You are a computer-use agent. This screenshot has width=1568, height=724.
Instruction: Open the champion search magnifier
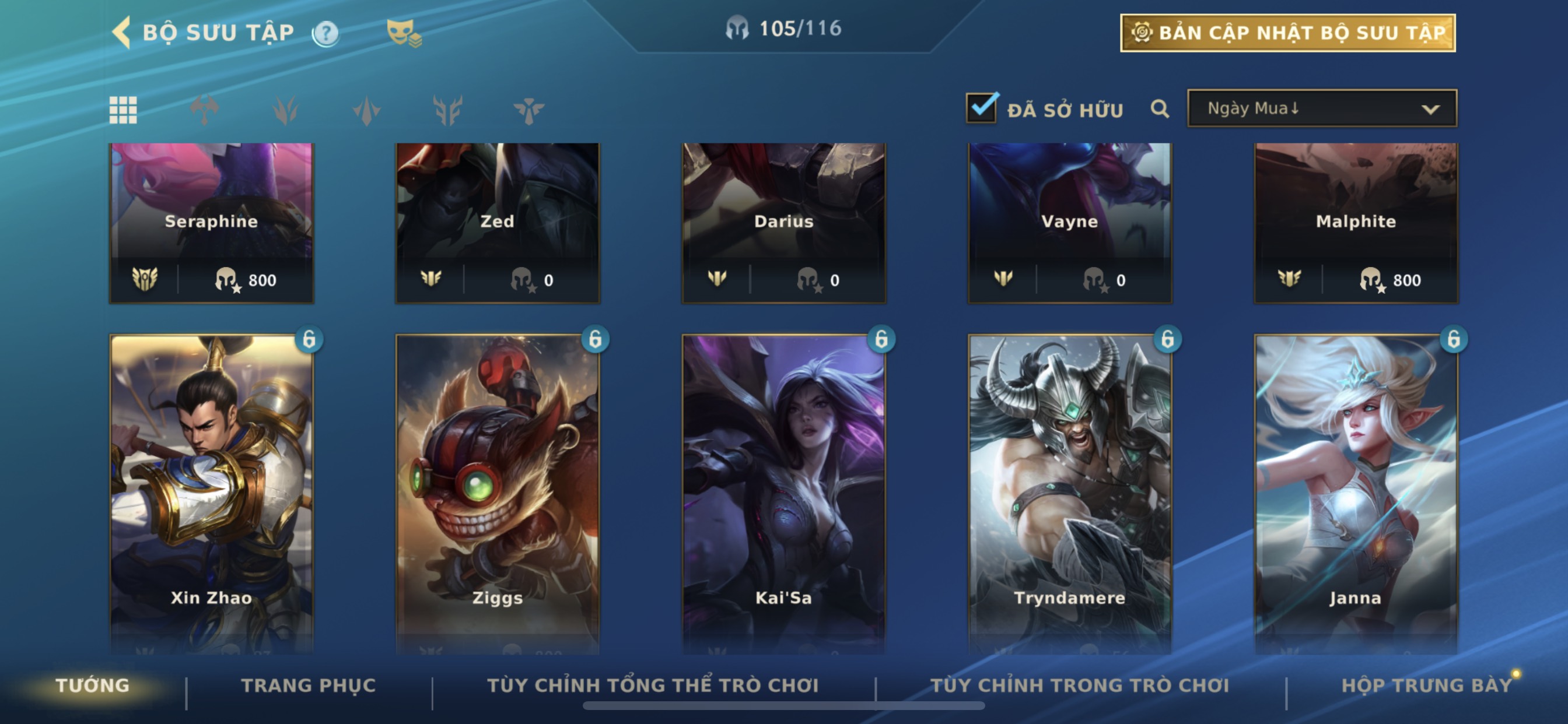(1160, 109)
